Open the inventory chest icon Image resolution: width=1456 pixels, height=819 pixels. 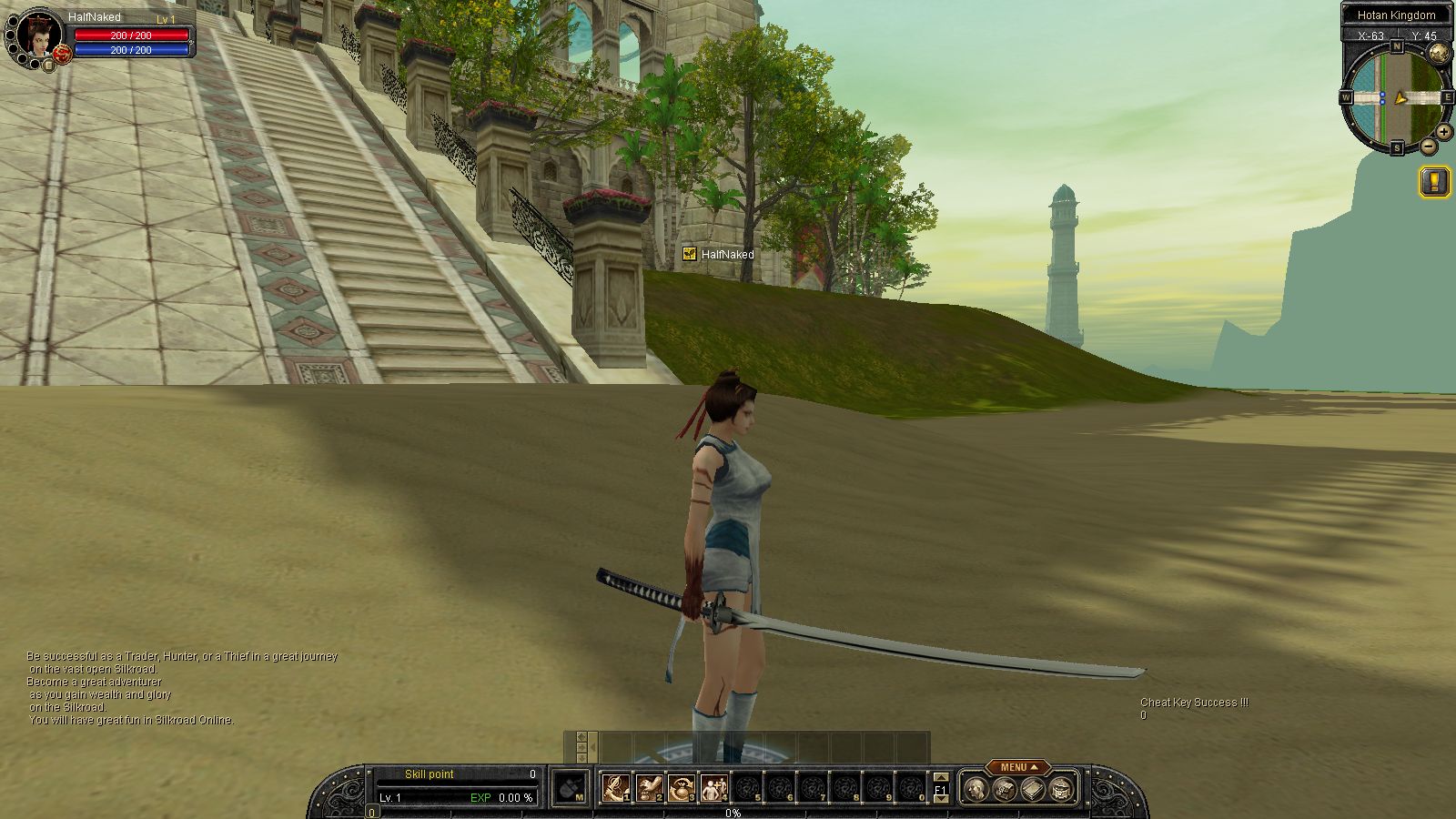1004,789
